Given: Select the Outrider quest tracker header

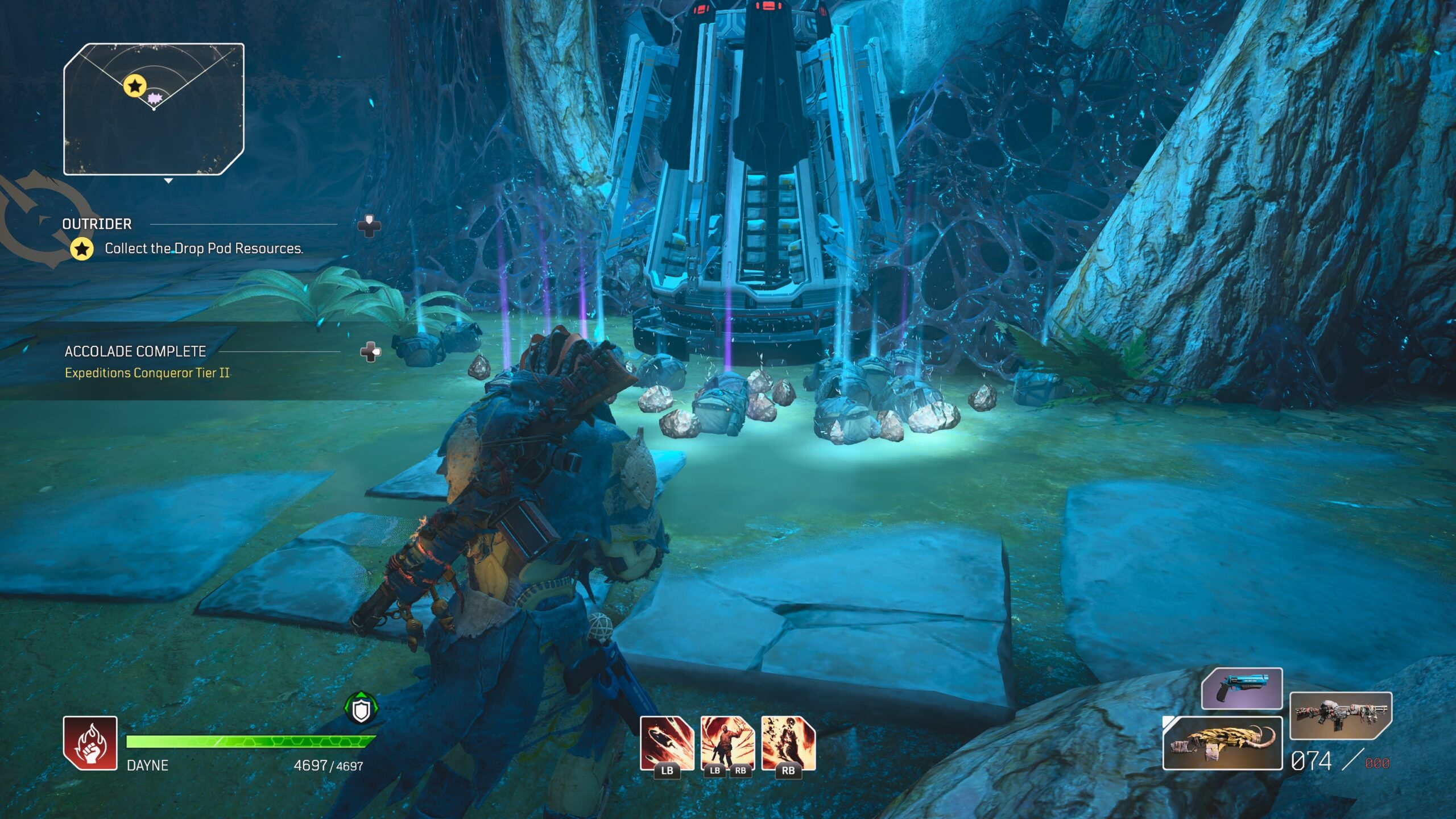Looking at the screenshot, I should click(97, 224).
